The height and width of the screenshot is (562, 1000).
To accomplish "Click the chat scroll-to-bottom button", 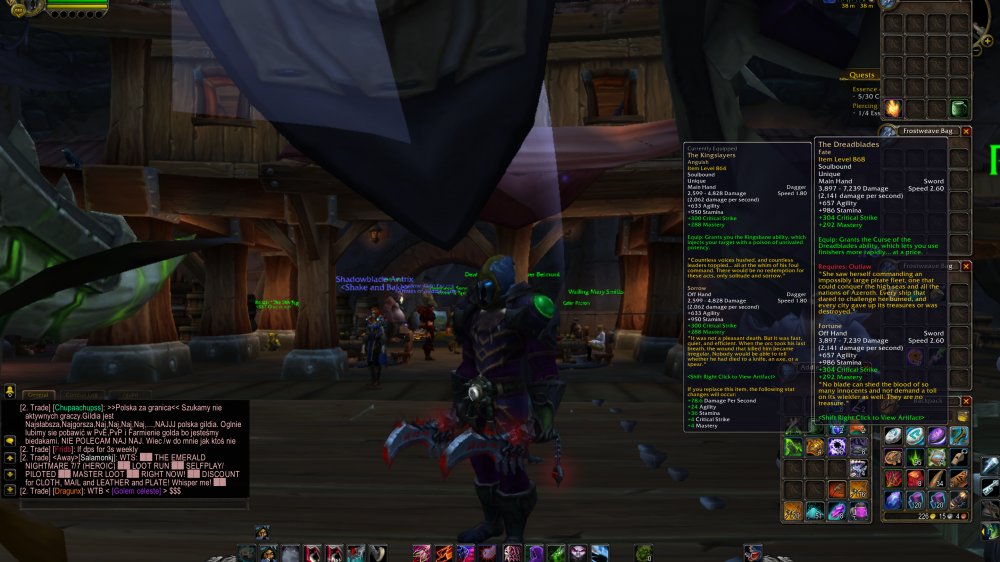I will pos(9,490).
